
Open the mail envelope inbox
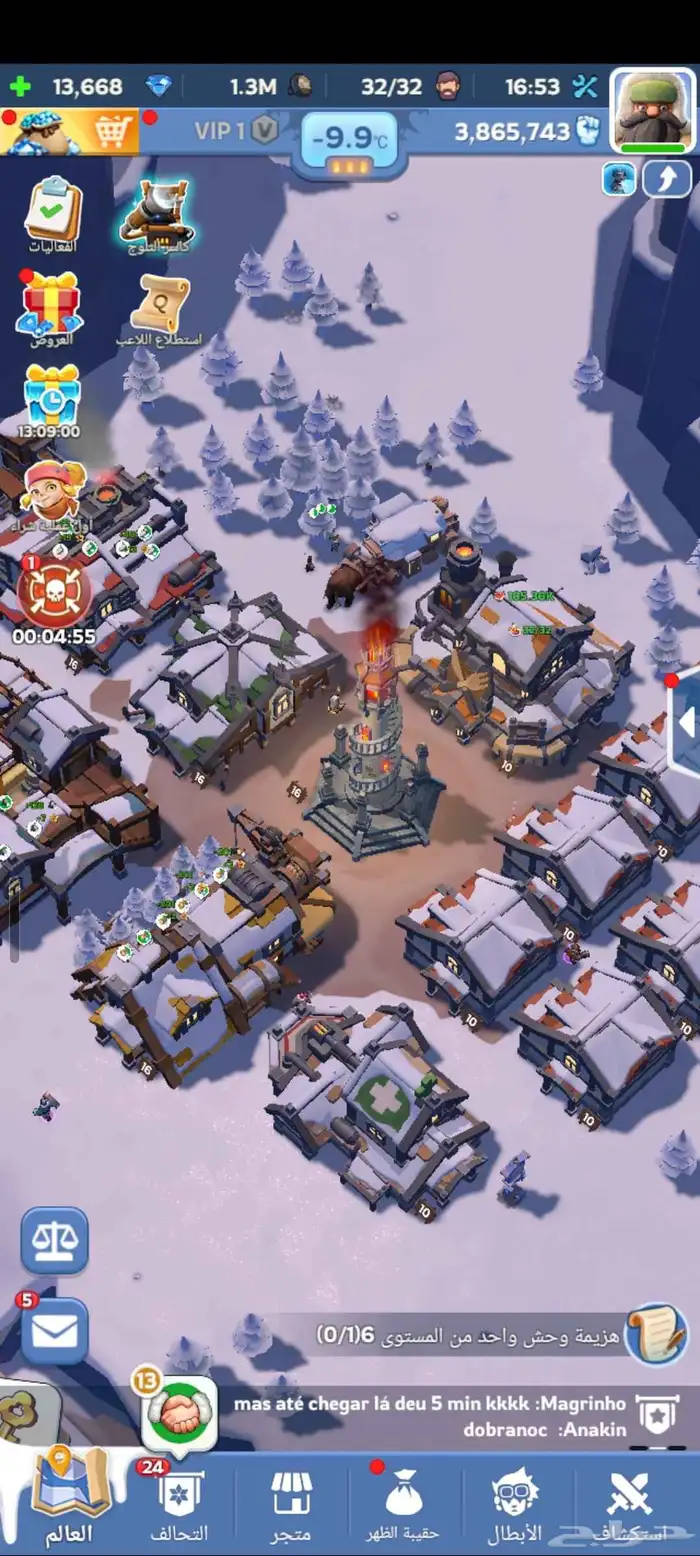click(x=55, y=1332)
